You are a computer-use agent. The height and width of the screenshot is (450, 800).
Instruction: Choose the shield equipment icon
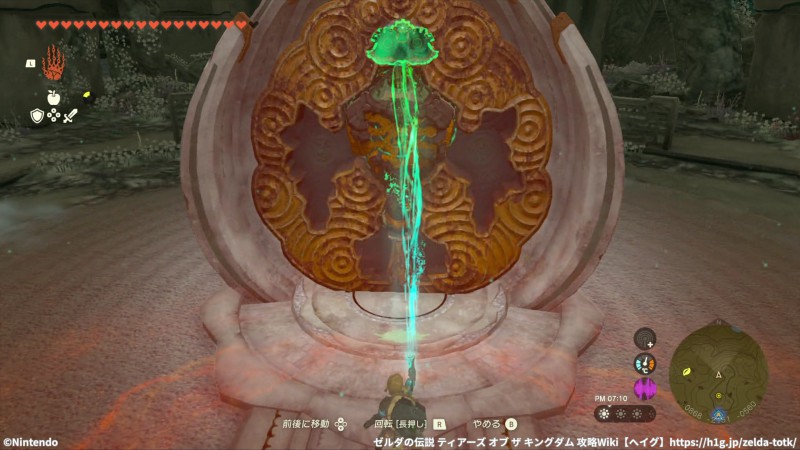coord(37,116)
